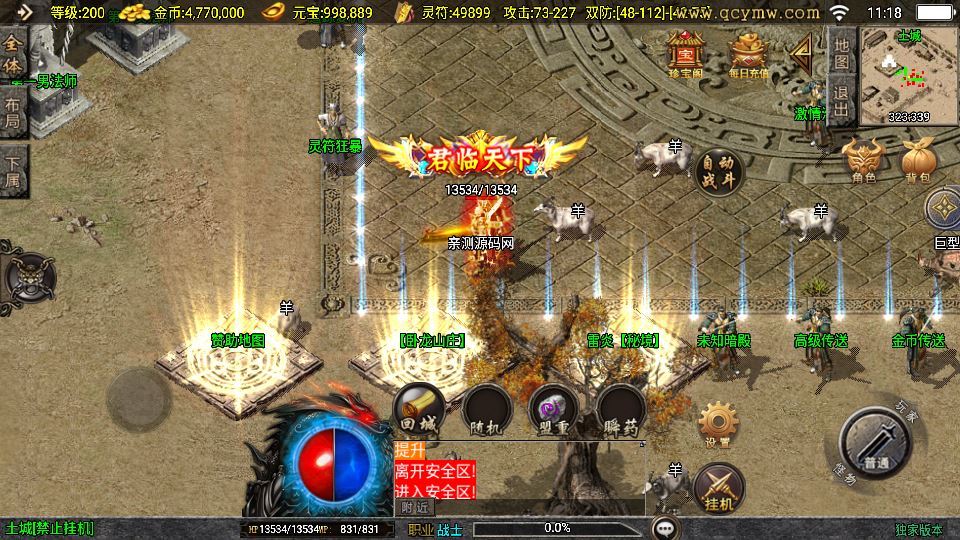960x540 pixels.
Task: Open the 角色 character sheet
Action: click(864, 160)
